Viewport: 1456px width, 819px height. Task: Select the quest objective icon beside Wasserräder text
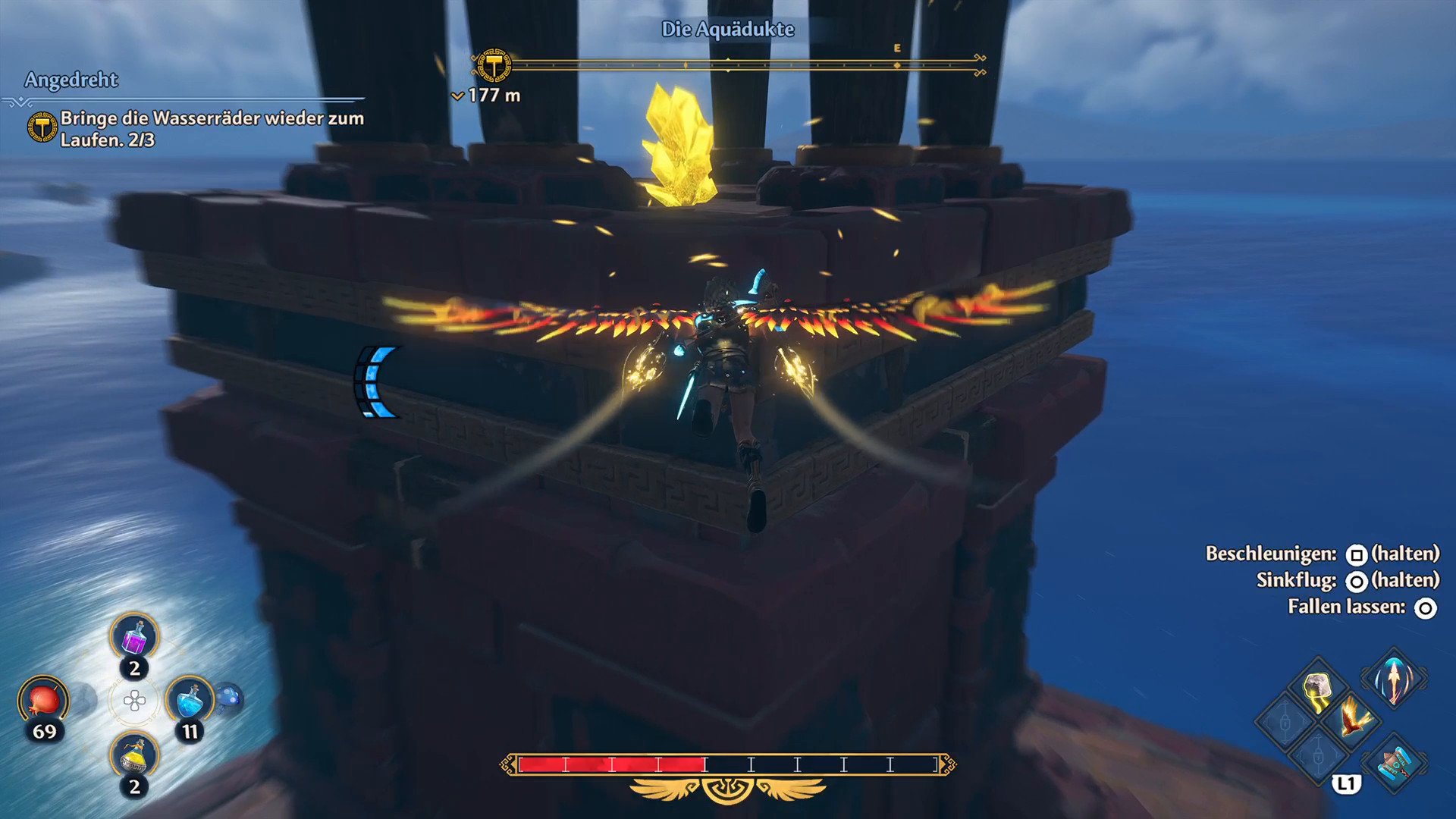pos(42,127)
